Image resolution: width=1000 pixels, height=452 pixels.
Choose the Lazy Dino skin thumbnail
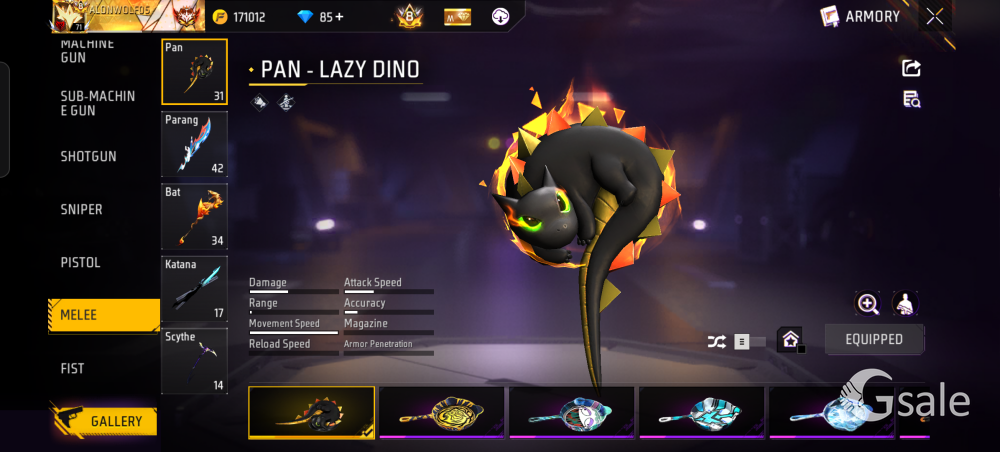pyautogui.click(x=312, y=412)
